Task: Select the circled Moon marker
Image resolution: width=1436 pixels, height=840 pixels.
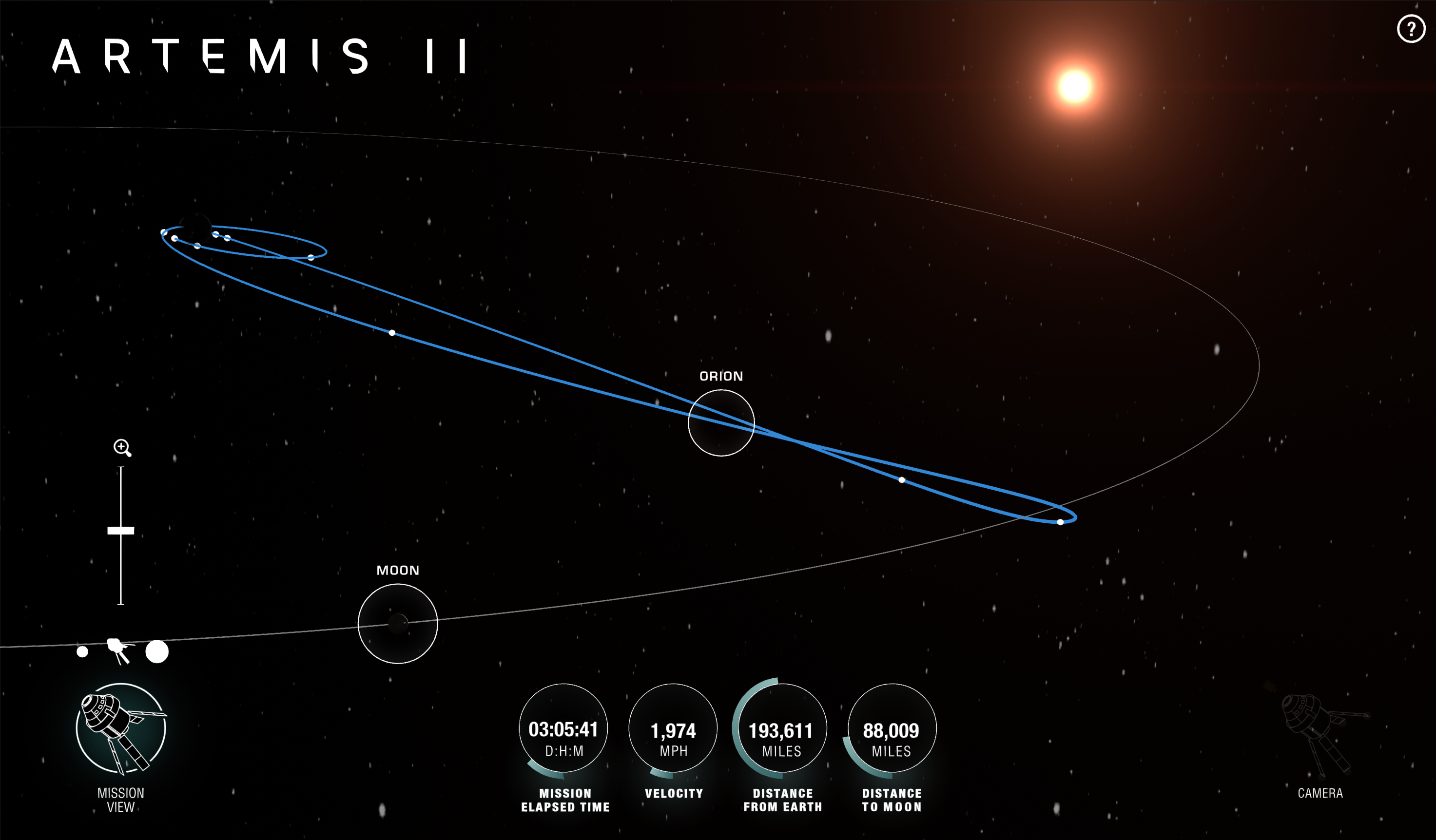Action: [398, 624]
